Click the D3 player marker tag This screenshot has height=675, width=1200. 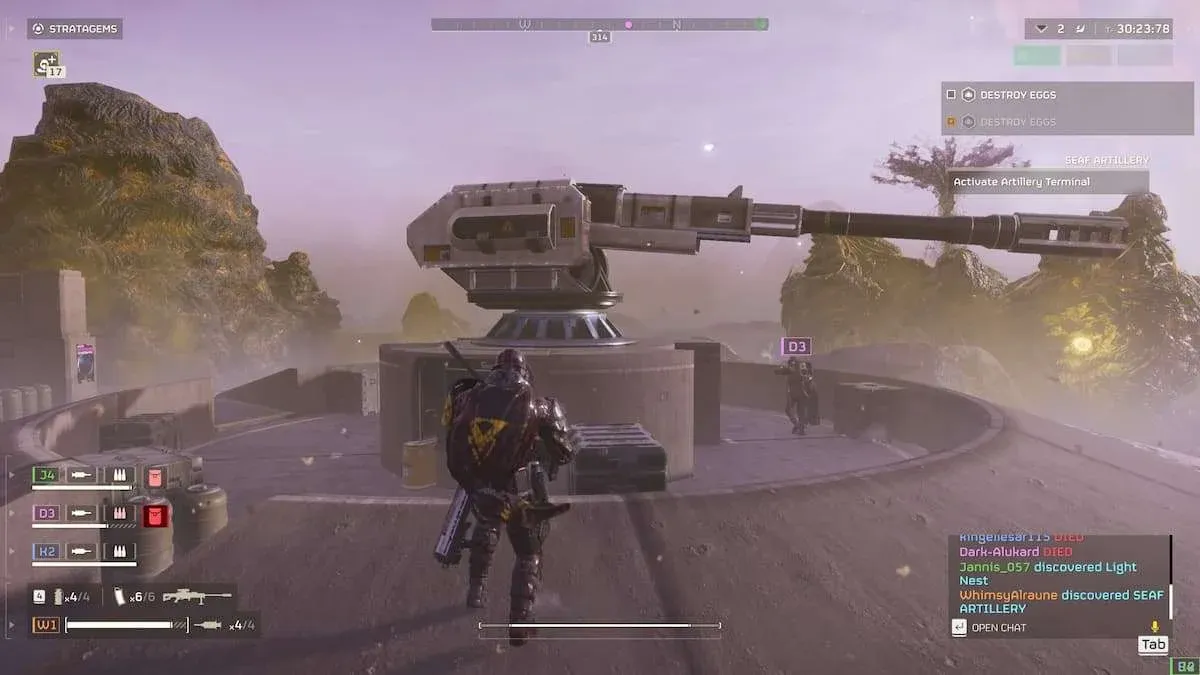[x=796, y=347]
